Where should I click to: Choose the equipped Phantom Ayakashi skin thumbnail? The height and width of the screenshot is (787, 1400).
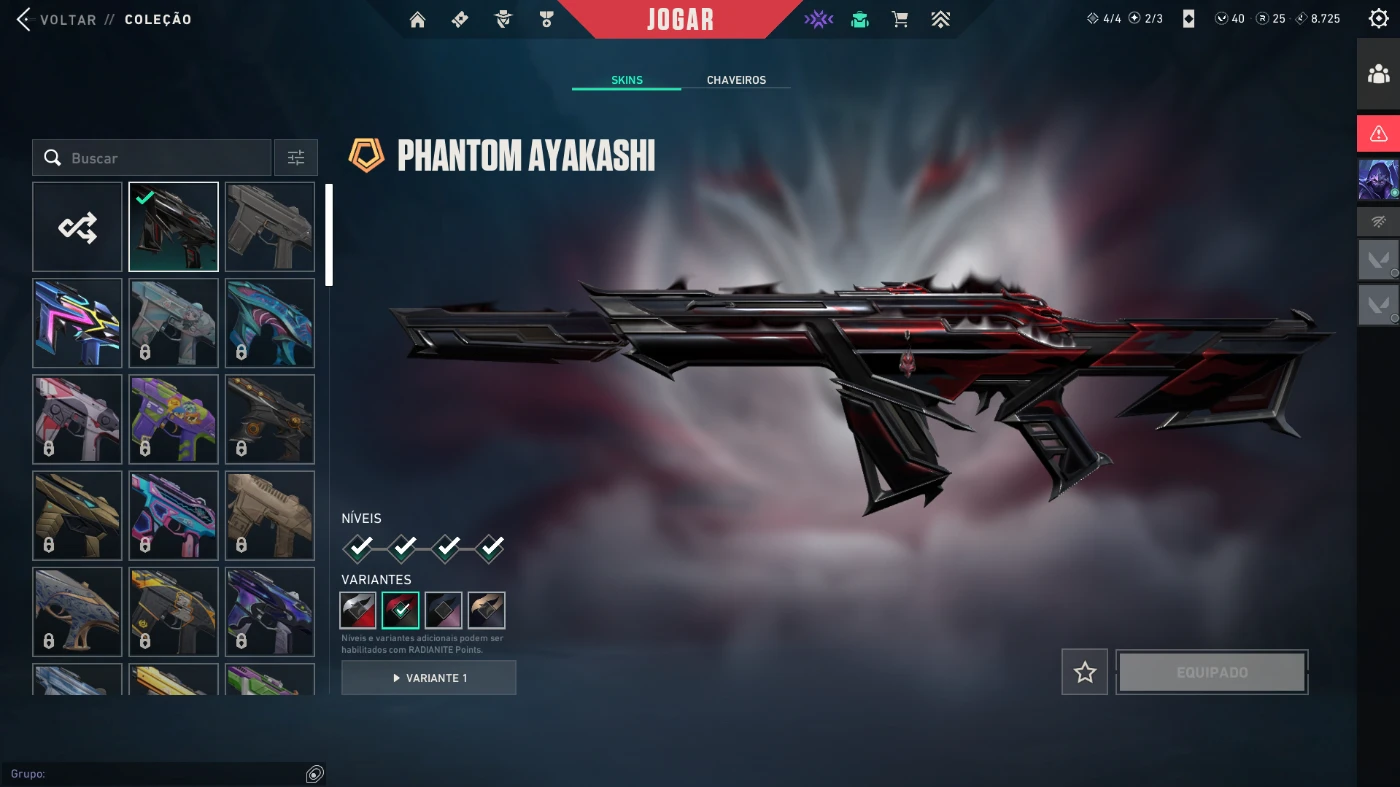[173, 227]
